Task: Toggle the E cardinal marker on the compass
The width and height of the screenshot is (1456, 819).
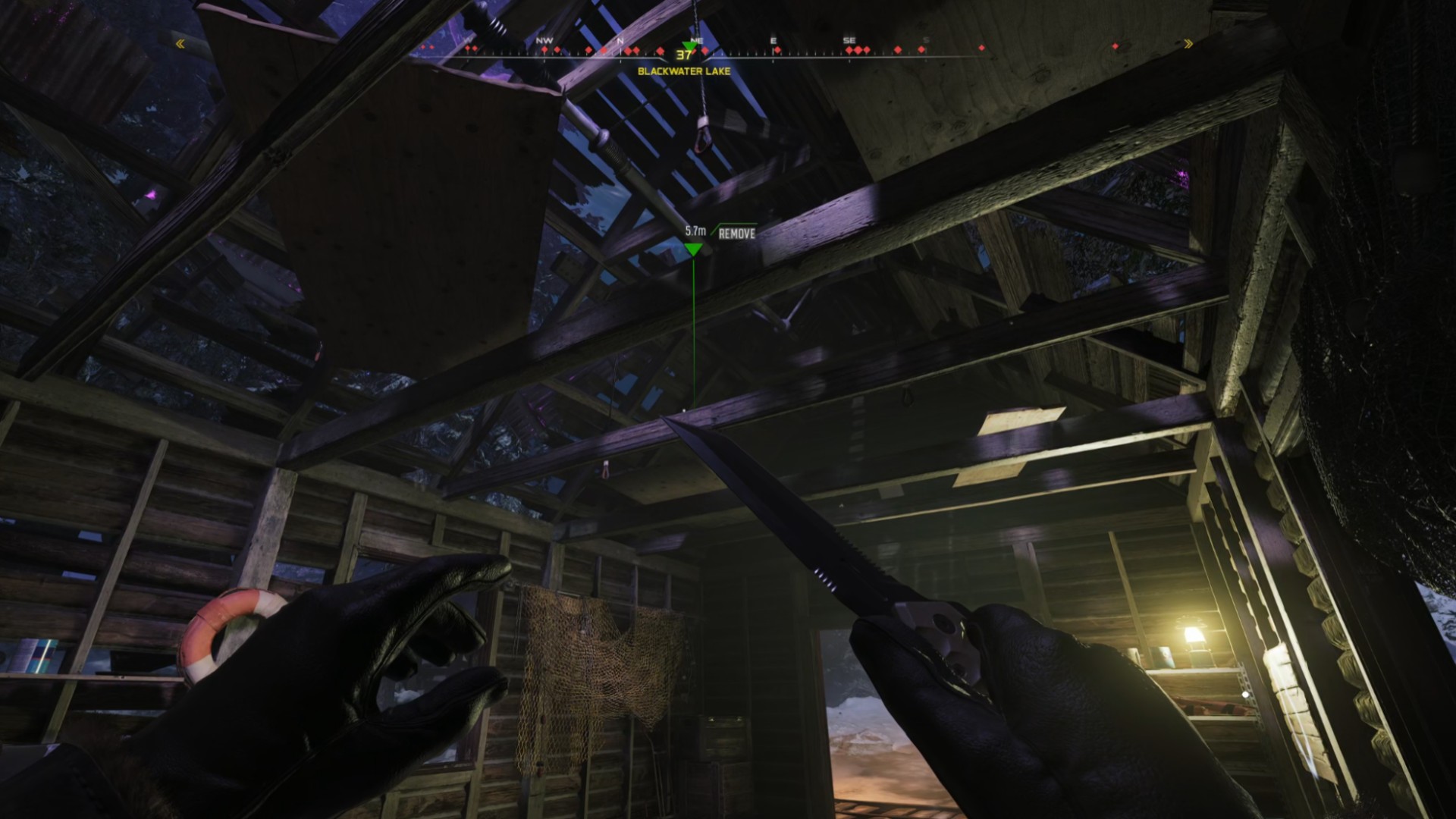Action: (x=773, y=39)
